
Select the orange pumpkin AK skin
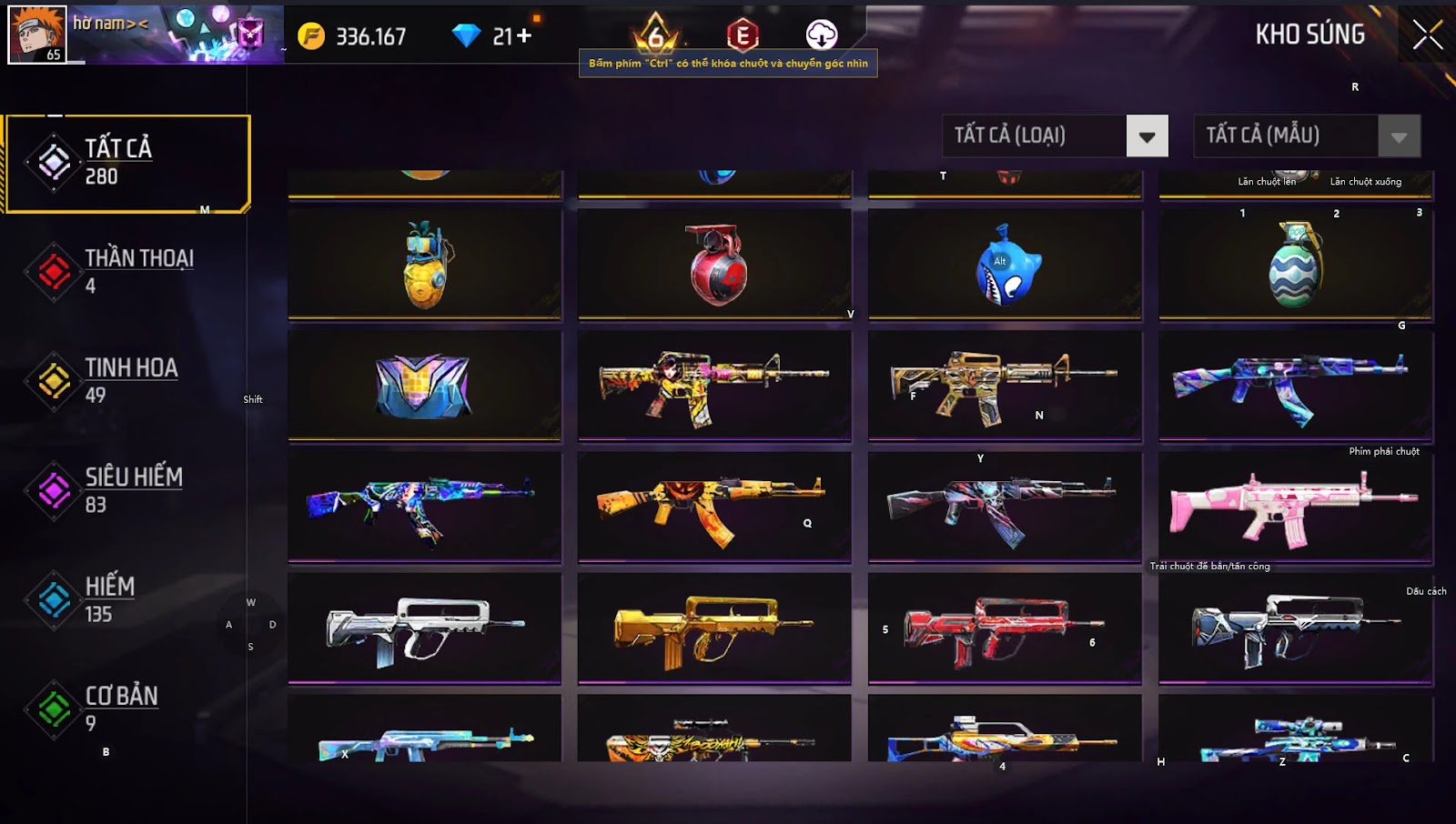tap(715, 507)
